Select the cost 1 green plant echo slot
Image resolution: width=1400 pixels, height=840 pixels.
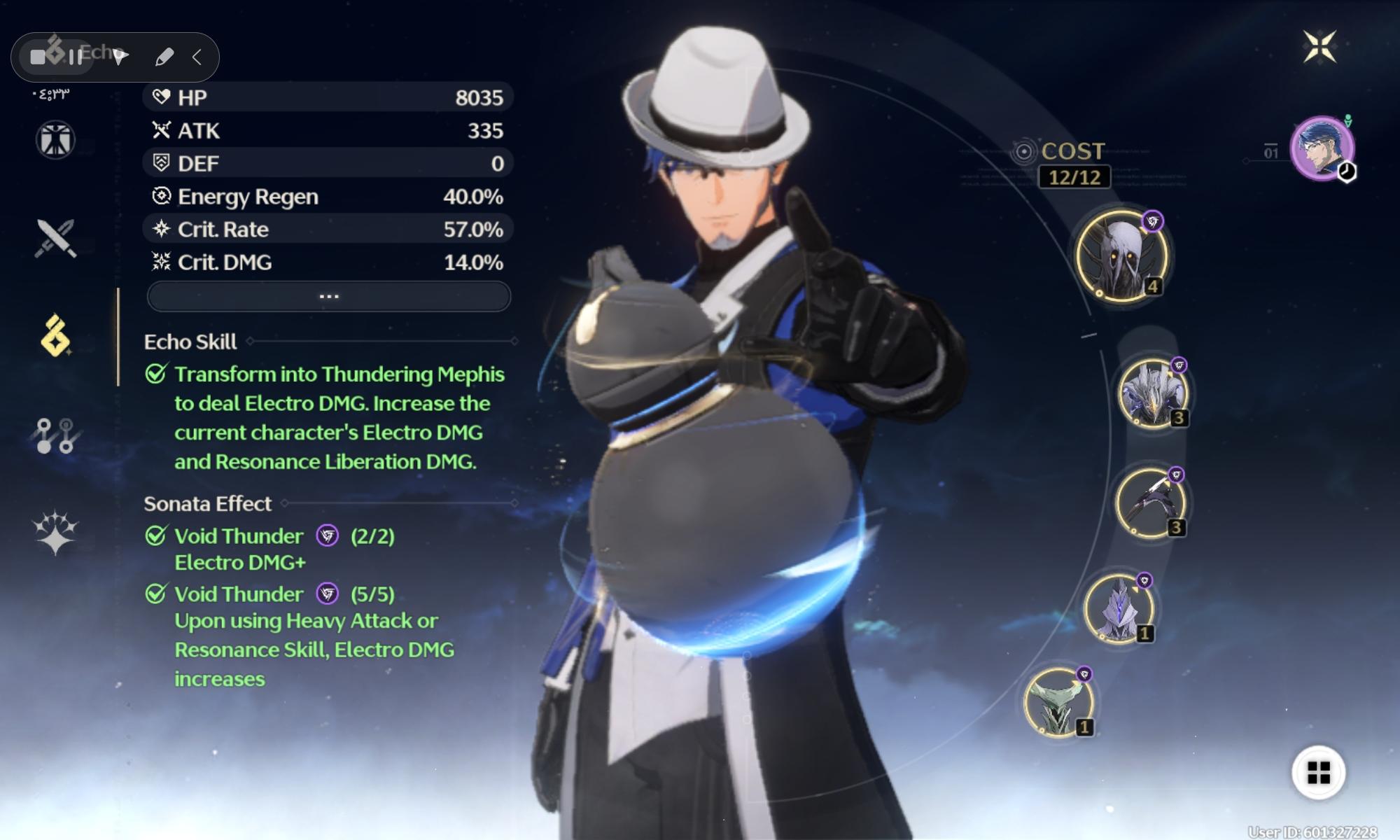[1058, 702]
